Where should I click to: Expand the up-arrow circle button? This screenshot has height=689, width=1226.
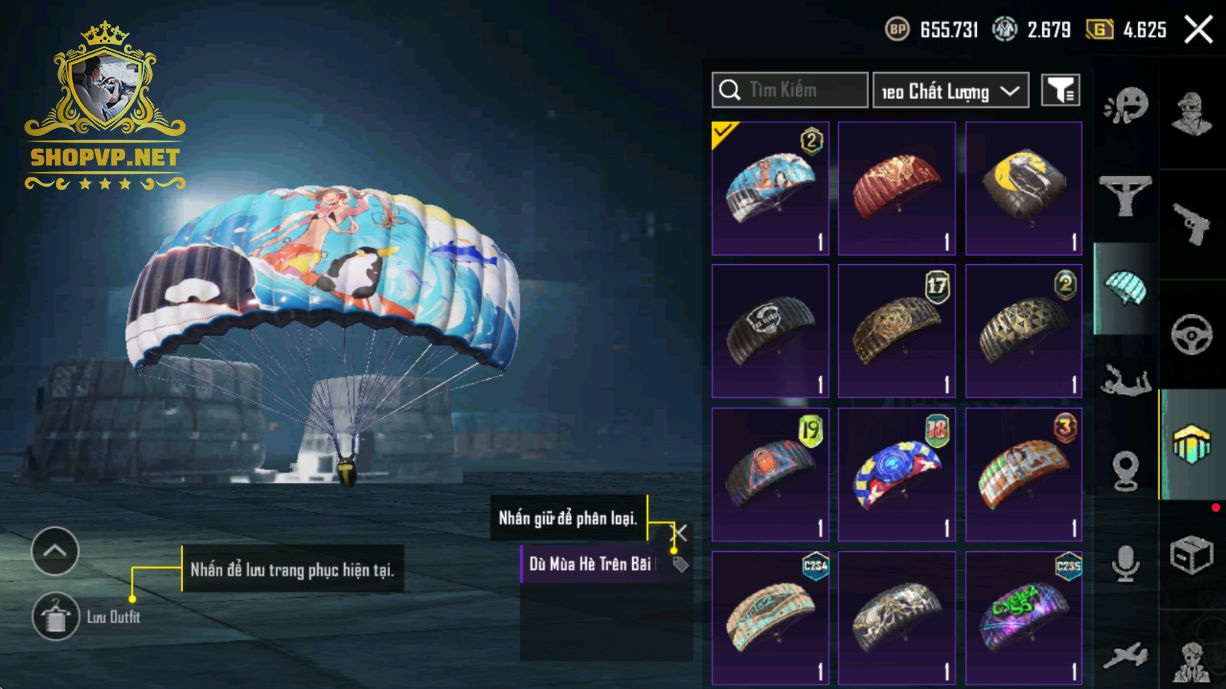click(x=55, y=550)
